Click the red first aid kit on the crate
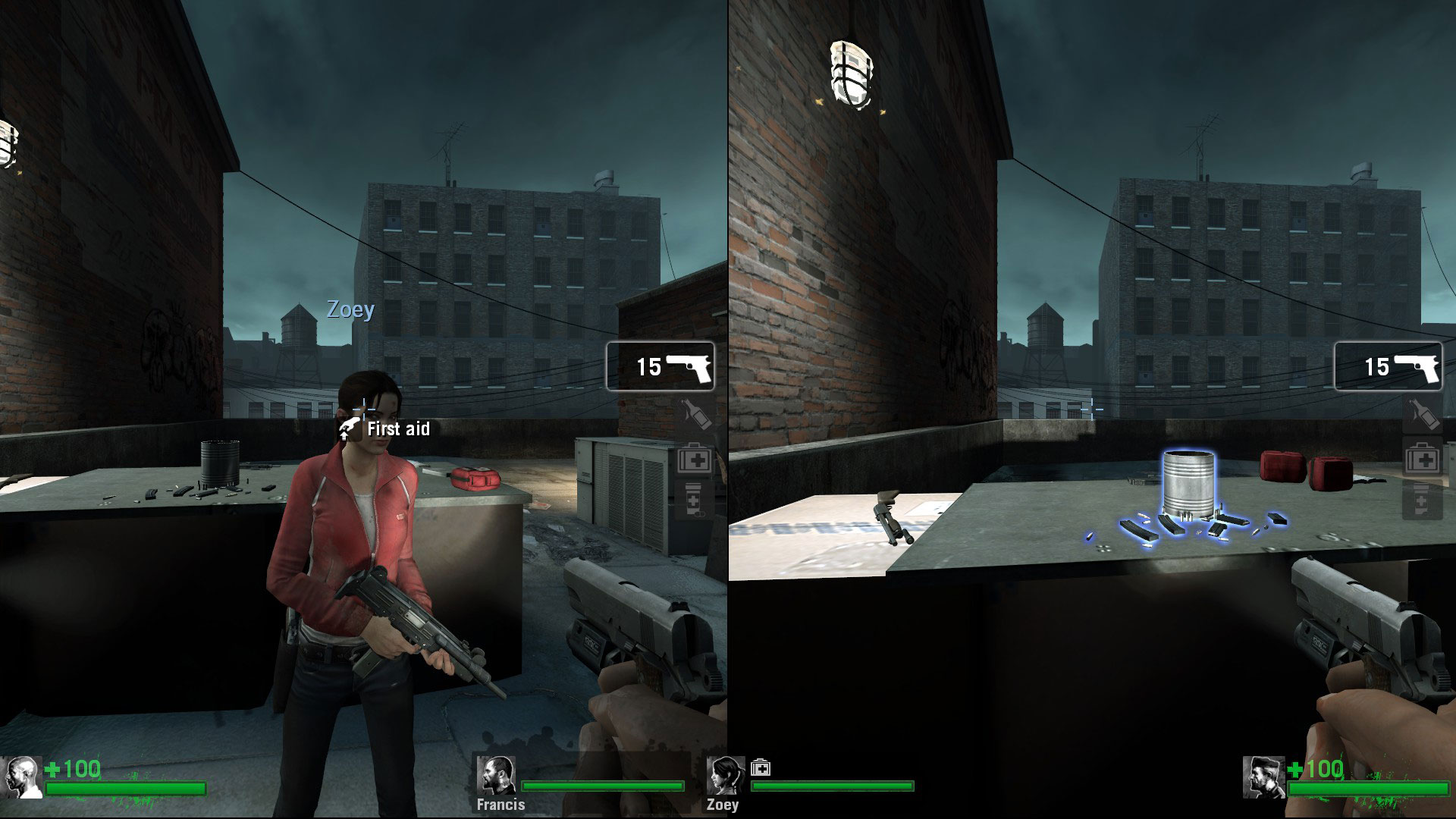 point(474,479)
